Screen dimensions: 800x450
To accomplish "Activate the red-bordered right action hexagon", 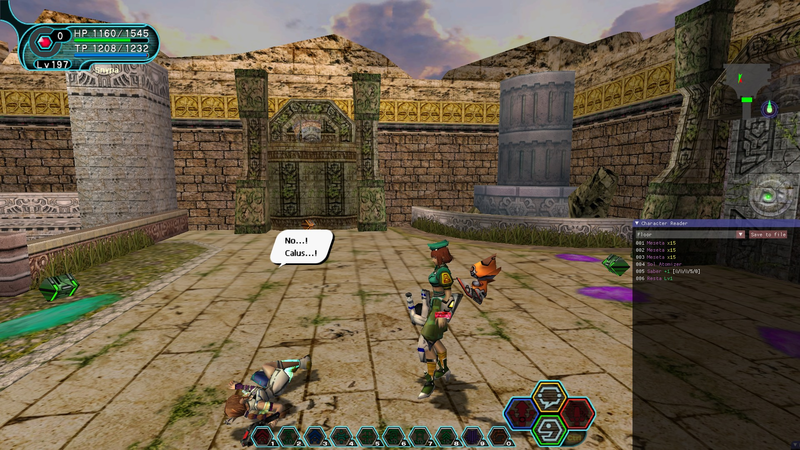I will click(x=577, y=413).
